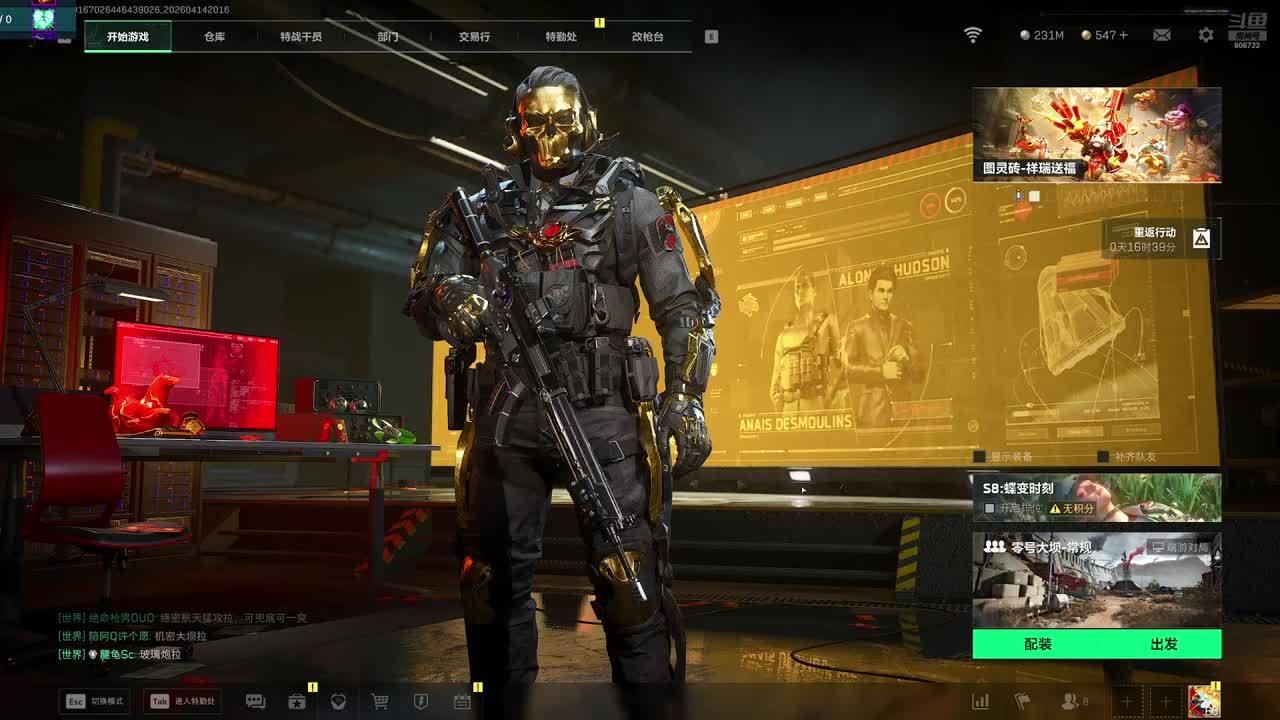Image resolution: width=1280 pixels, height=720 pixels.
Task: Open the chat bubbles icon
Action: pyautogui.click(x=255, y=702)
